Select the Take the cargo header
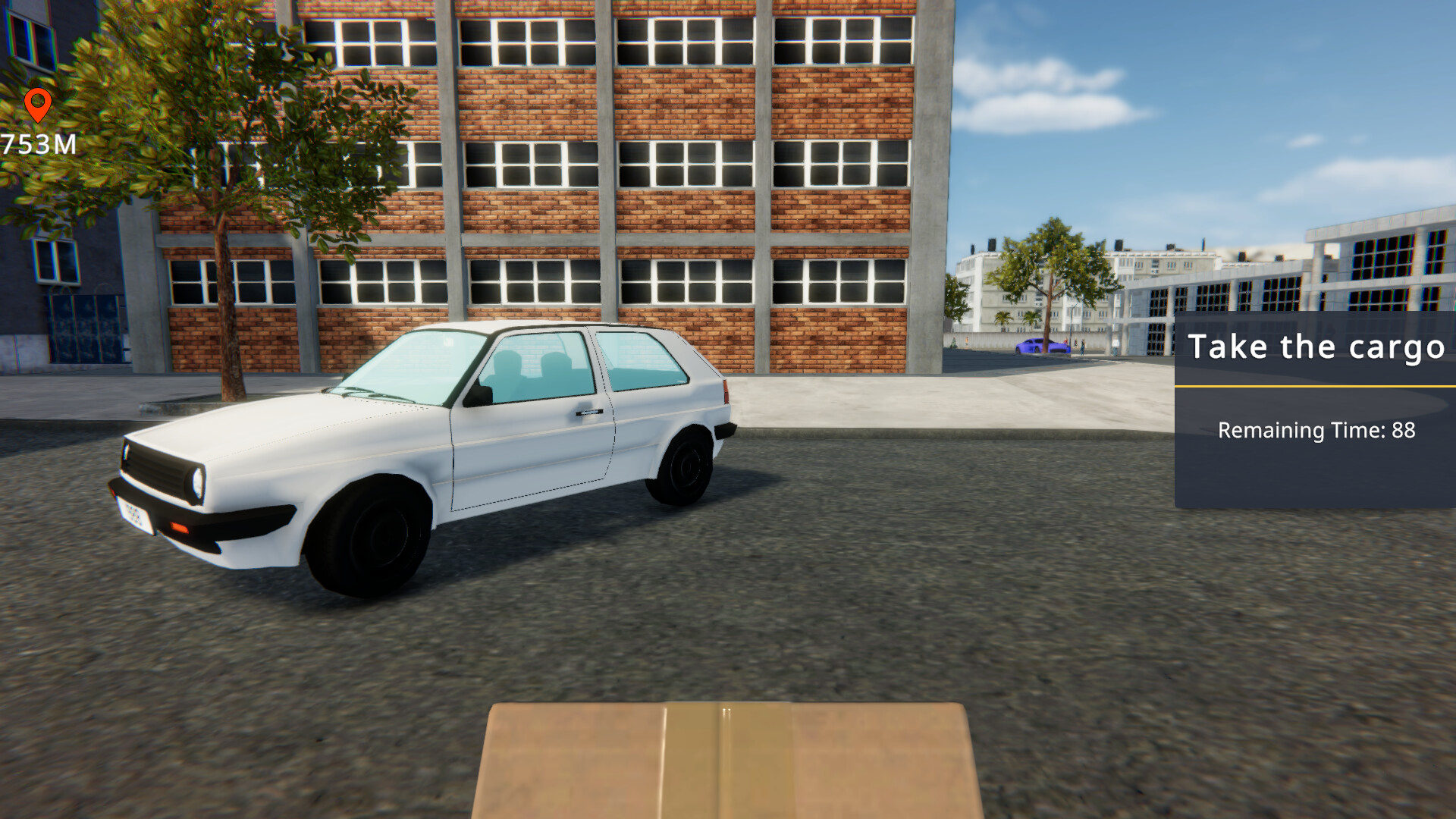The image size is (1456, 819). click(1318, 347)
